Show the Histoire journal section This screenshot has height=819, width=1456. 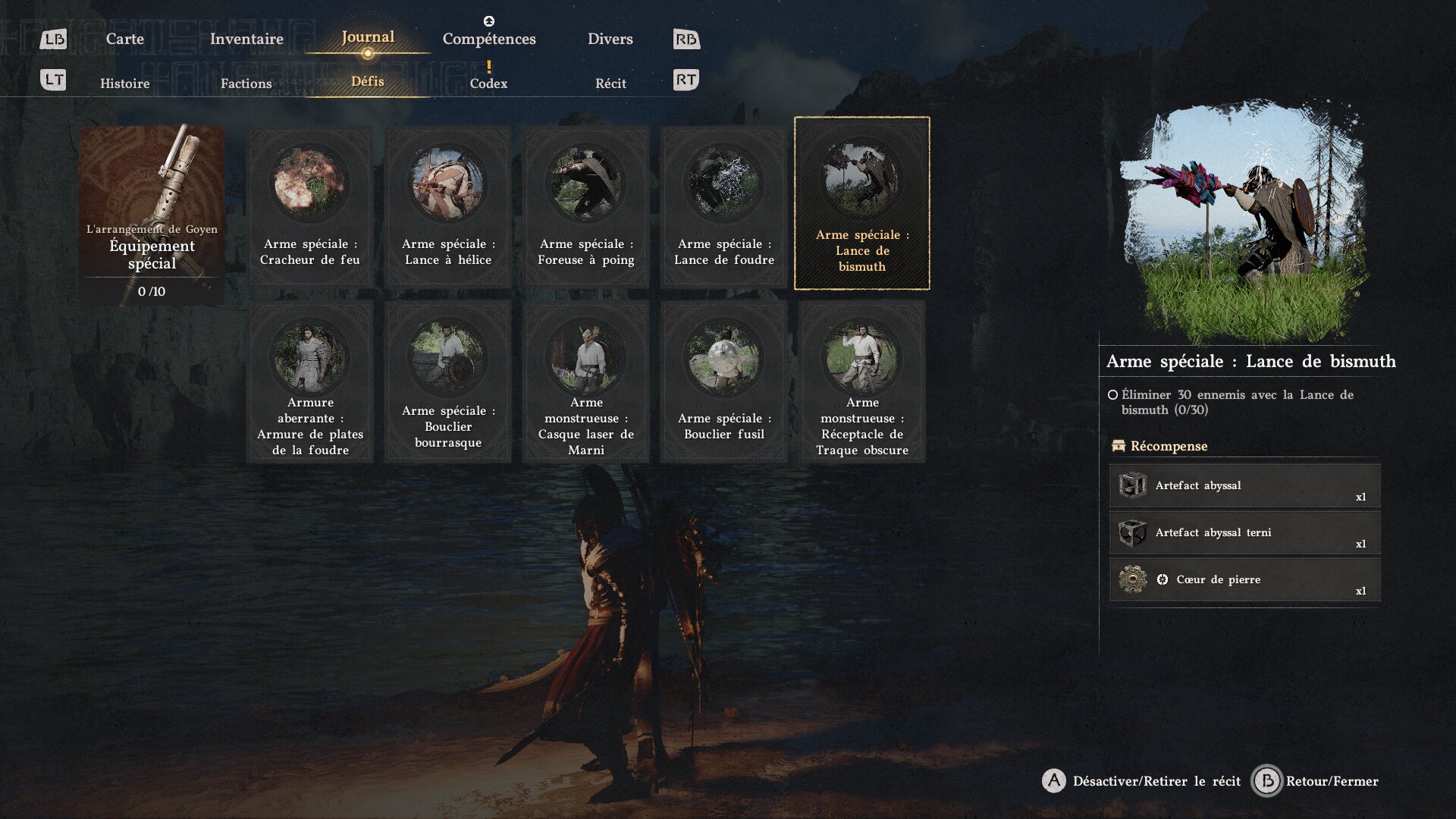pyautogui.click(x=124, y=83)
